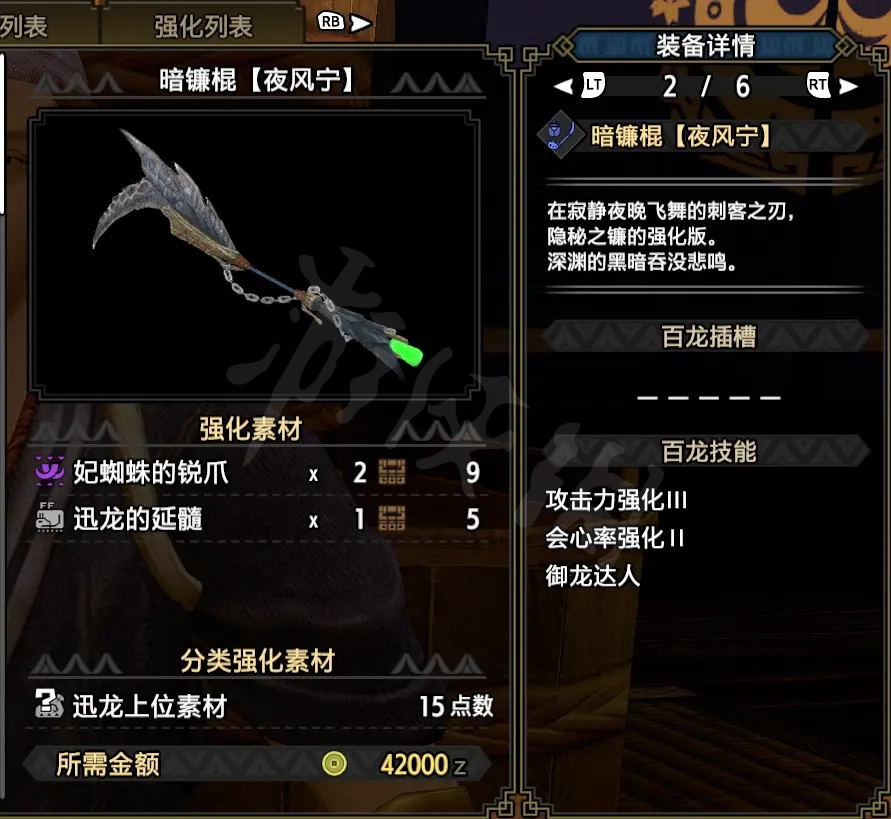Select the 妃蜘蛛的锐爪 material row

257,472
